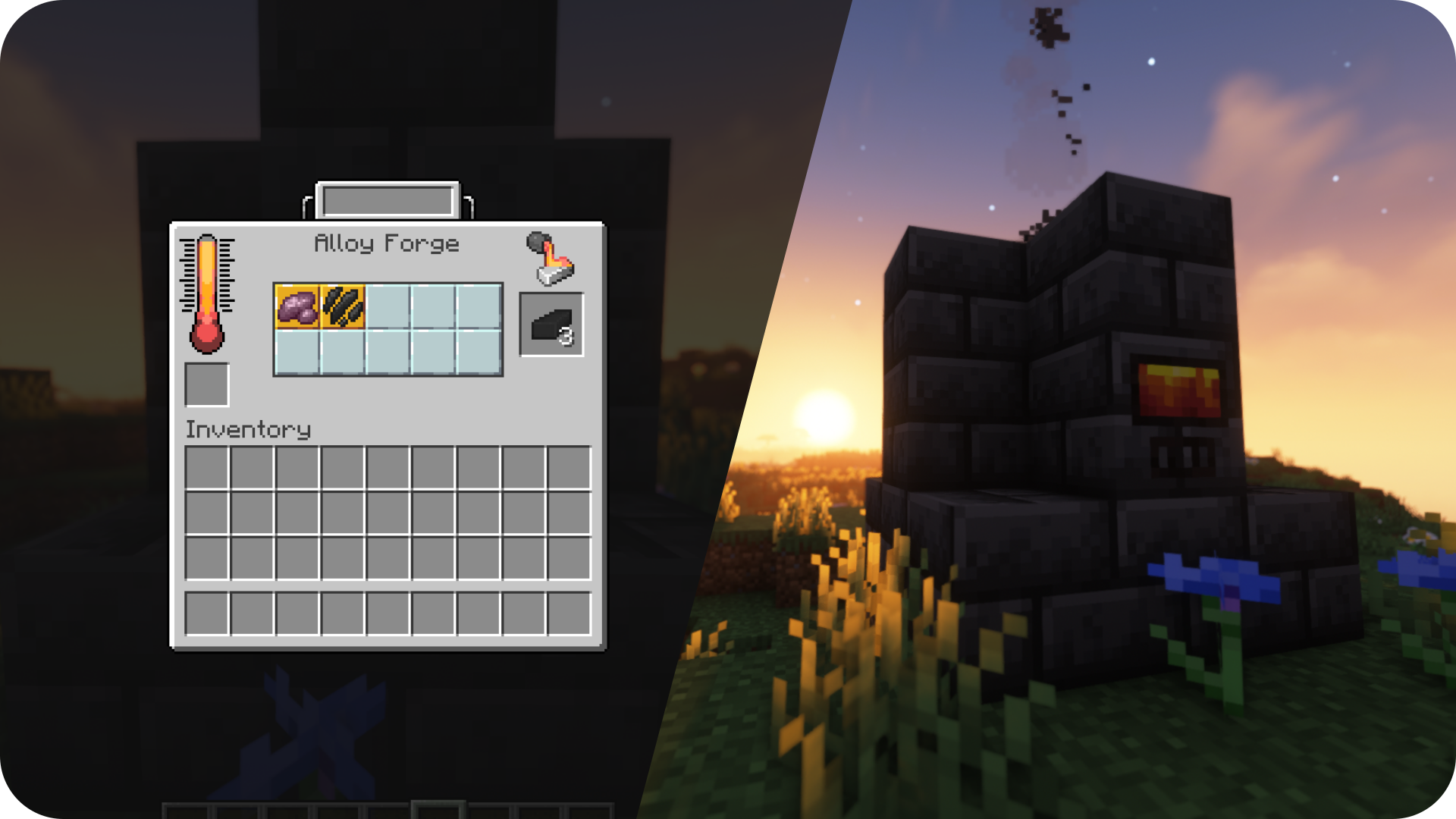The width and height of the screenshot is (1456, 819).
Task: Click the temperature thermometer gauge
Action: coord(206,296)
